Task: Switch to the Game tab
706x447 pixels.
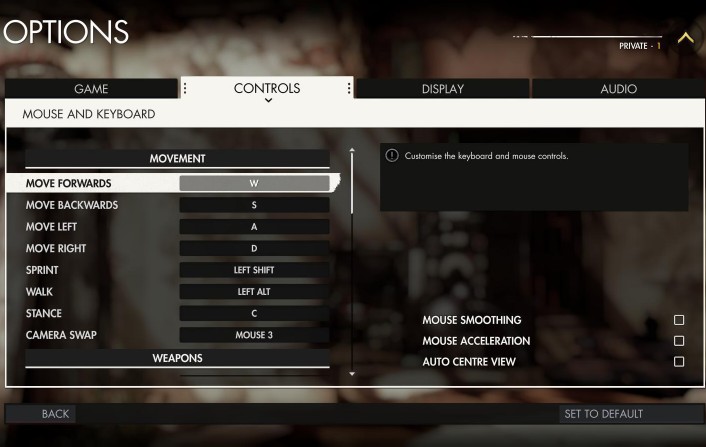Action: tap(91, 89)
